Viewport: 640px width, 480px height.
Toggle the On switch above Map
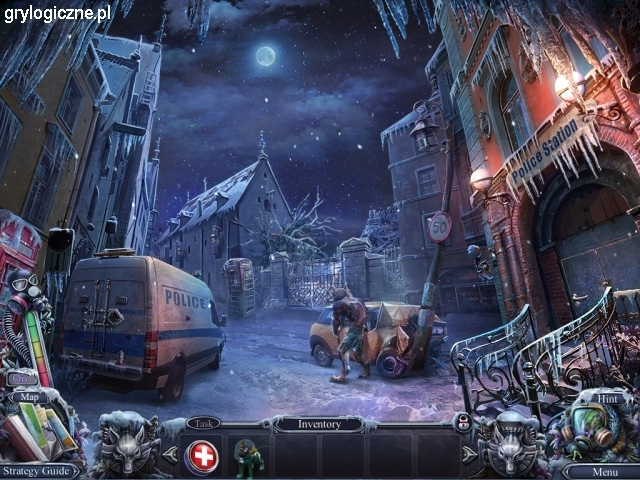[x=22, y=378]
